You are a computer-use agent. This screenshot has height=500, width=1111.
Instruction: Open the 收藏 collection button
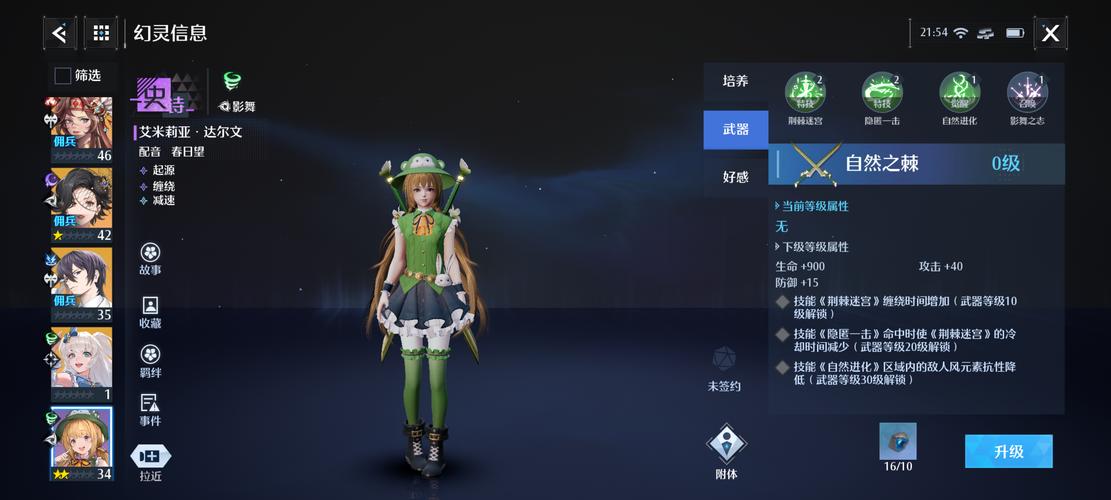pos(151,311)
